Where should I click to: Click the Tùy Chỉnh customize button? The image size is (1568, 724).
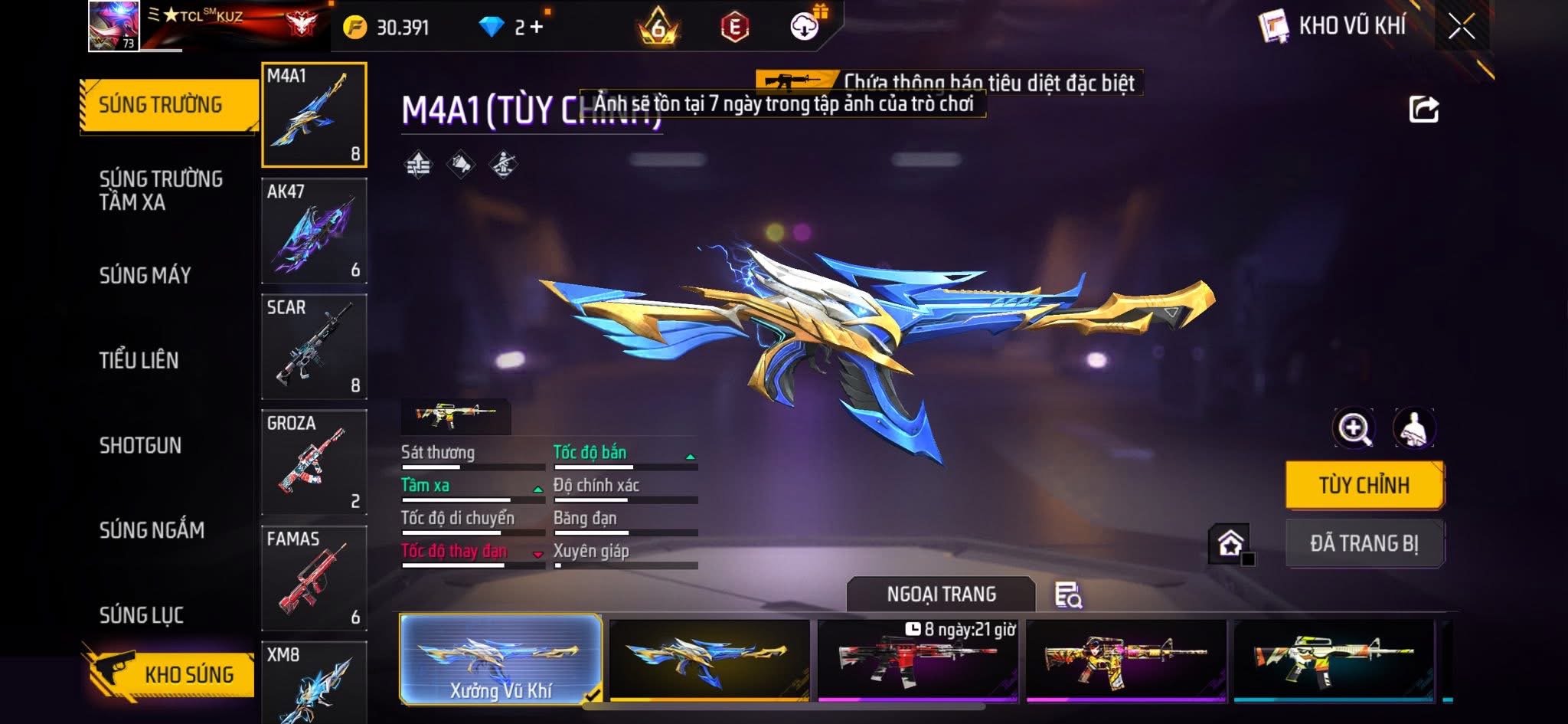(1364, 485)
